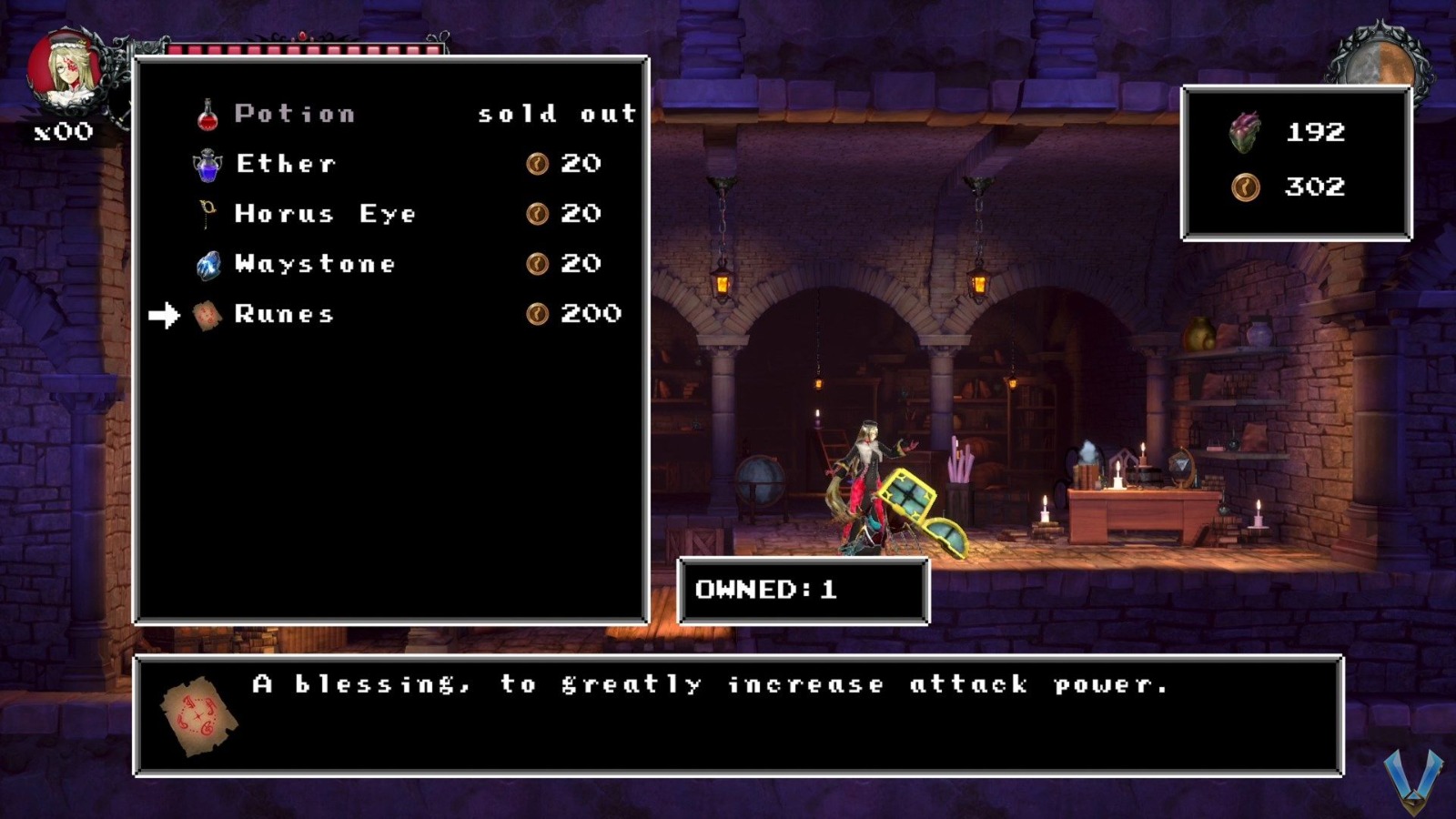The height and width of the screenshot is (819, 1456).
Task: Click the gold coin icon beside 302
Action: point(1247,188)
